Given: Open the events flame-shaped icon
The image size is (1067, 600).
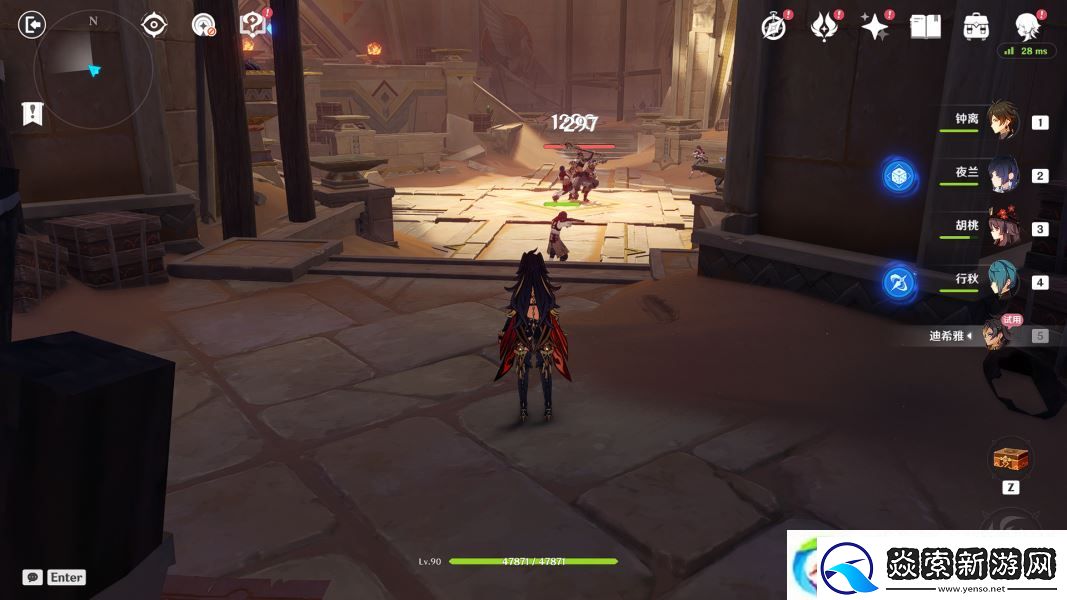Looking at the screenshot, I should (x=824, y=27).
